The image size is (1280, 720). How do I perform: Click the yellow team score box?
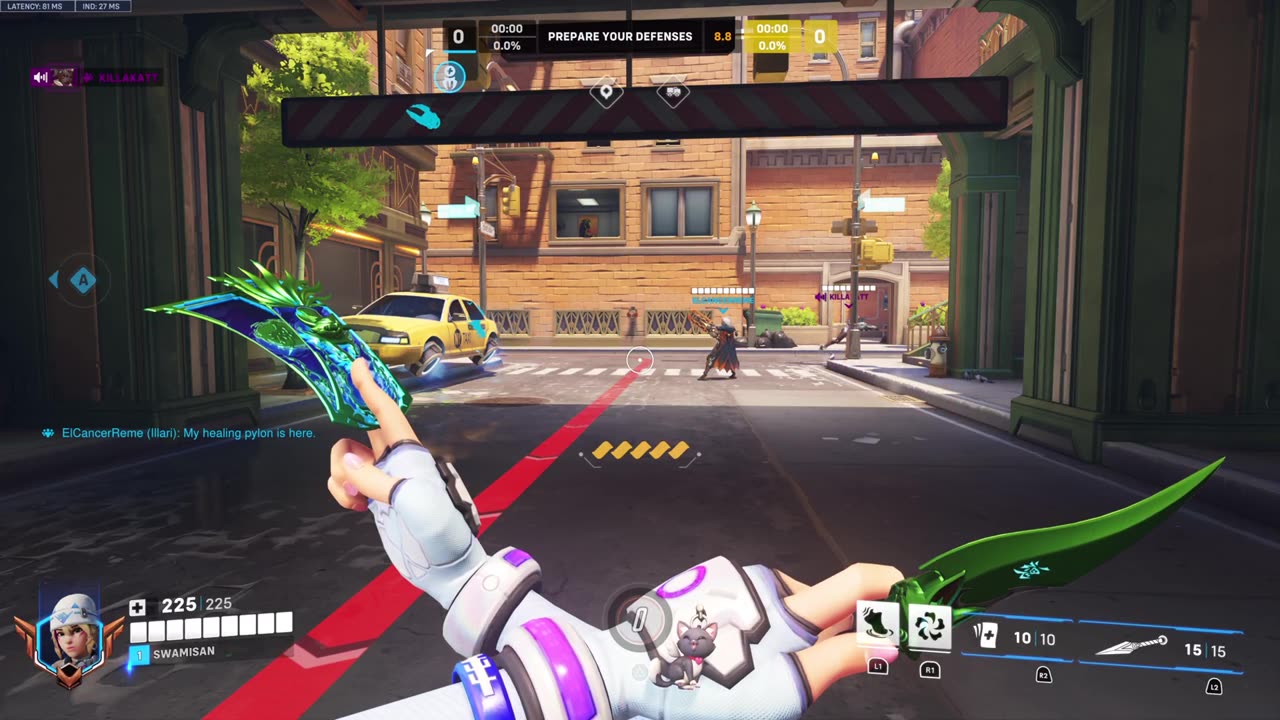click(820, 37)
